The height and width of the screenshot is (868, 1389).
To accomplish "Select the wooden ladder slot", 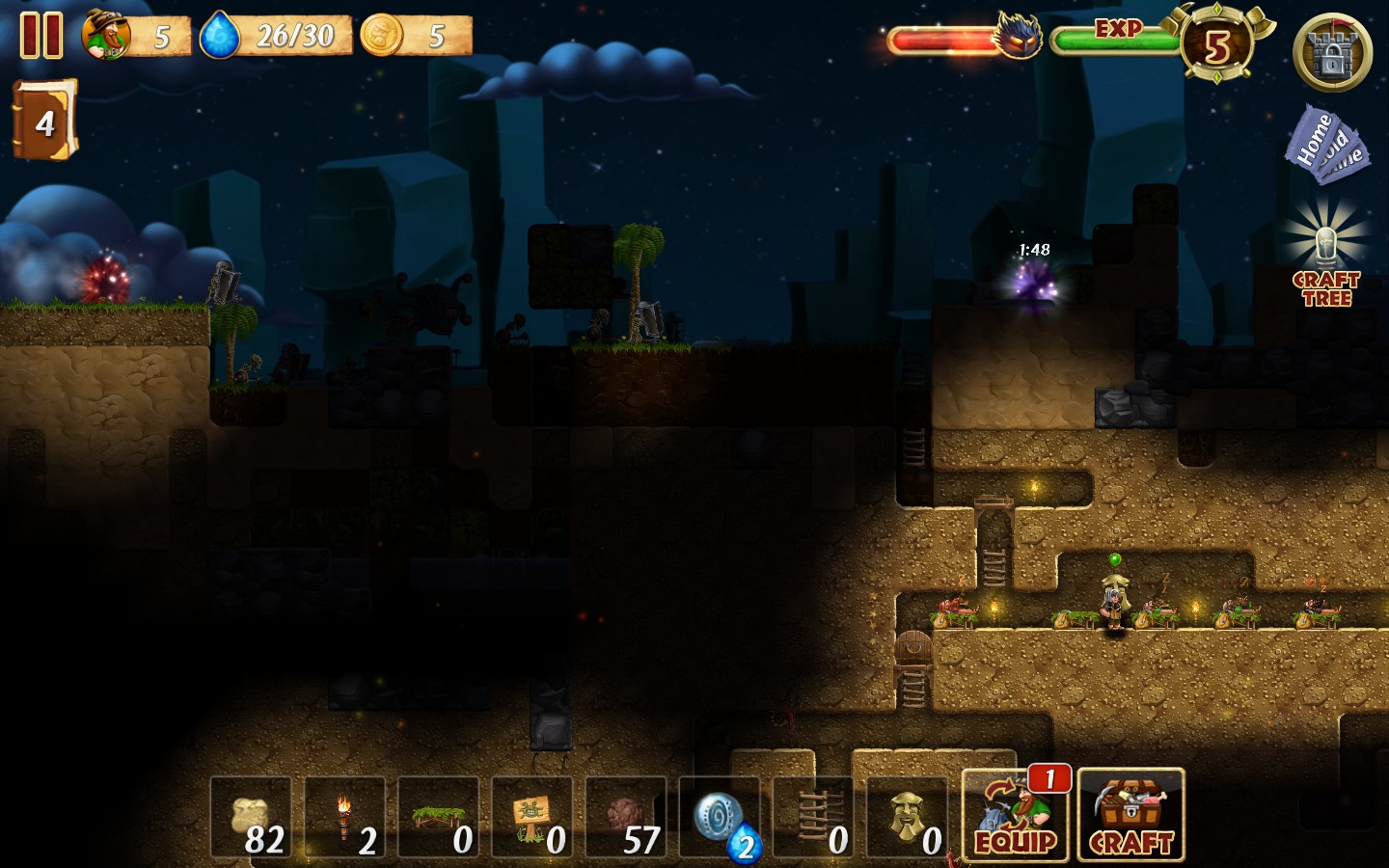I will click(813, 818).
